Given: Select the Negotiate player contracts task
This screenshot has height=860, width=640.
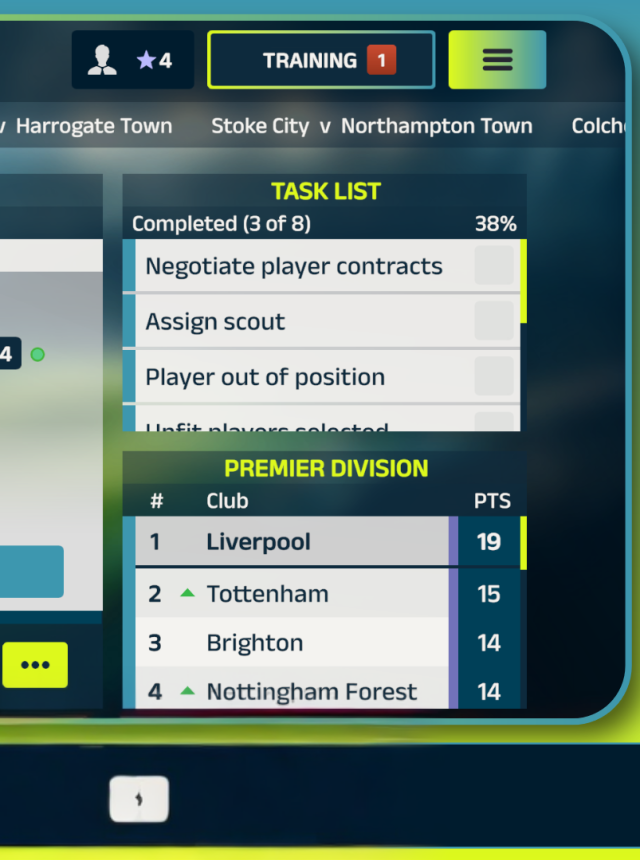Looking at the screenshot, I should (x=294, y=267).
